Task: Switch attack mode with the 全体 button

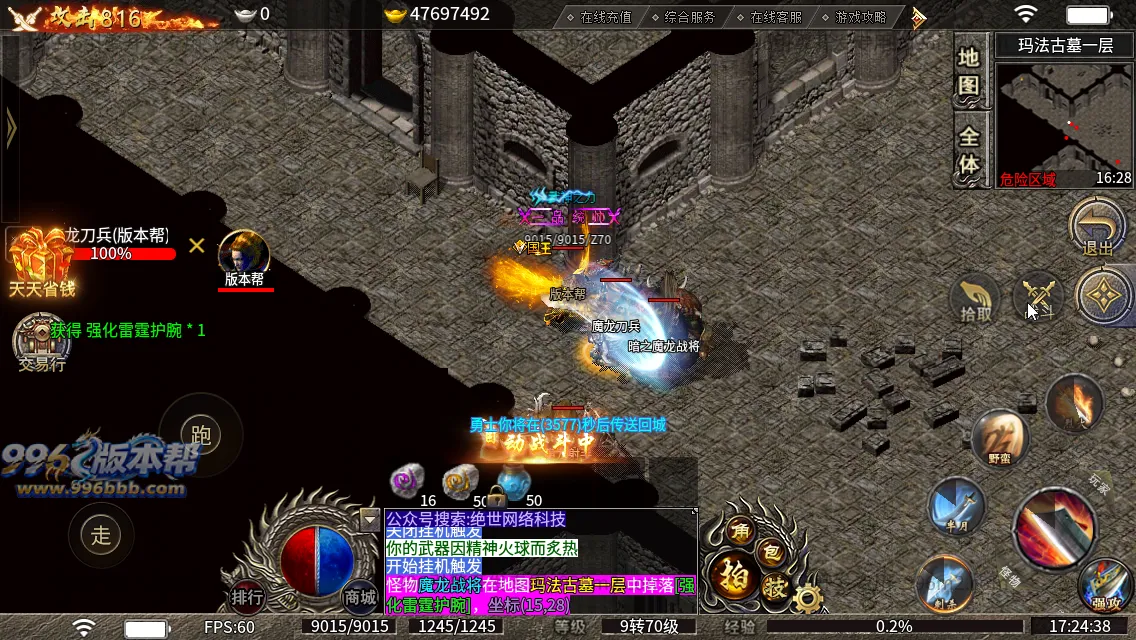Action: (x=968, y=150)
